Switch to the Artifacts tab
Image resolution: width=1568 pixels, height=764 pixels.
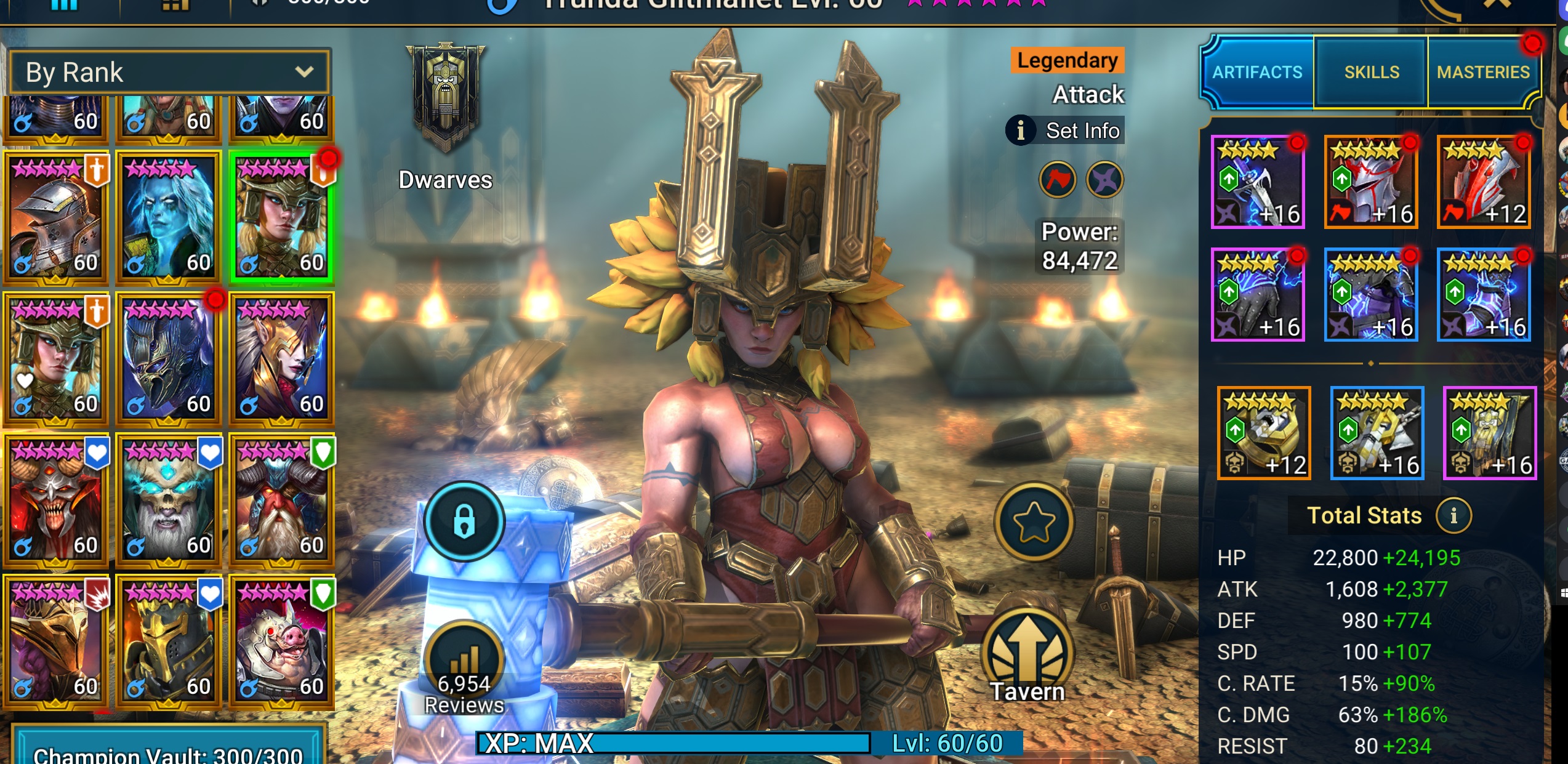point(1257,72)
